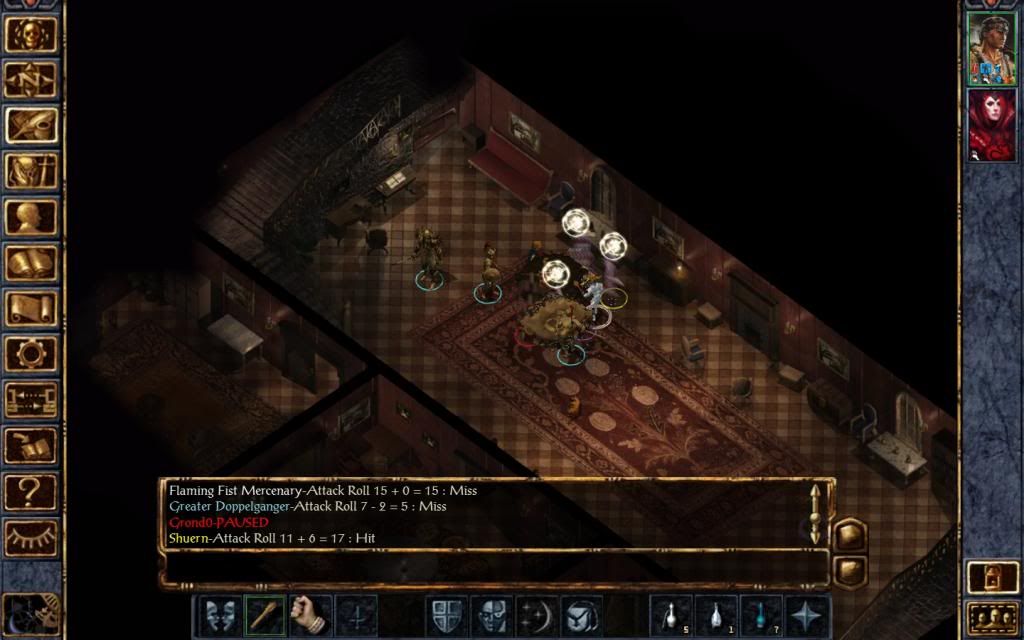Open the options gear button
Viewport: 1024px width, 640px height.
coord(31,354)
